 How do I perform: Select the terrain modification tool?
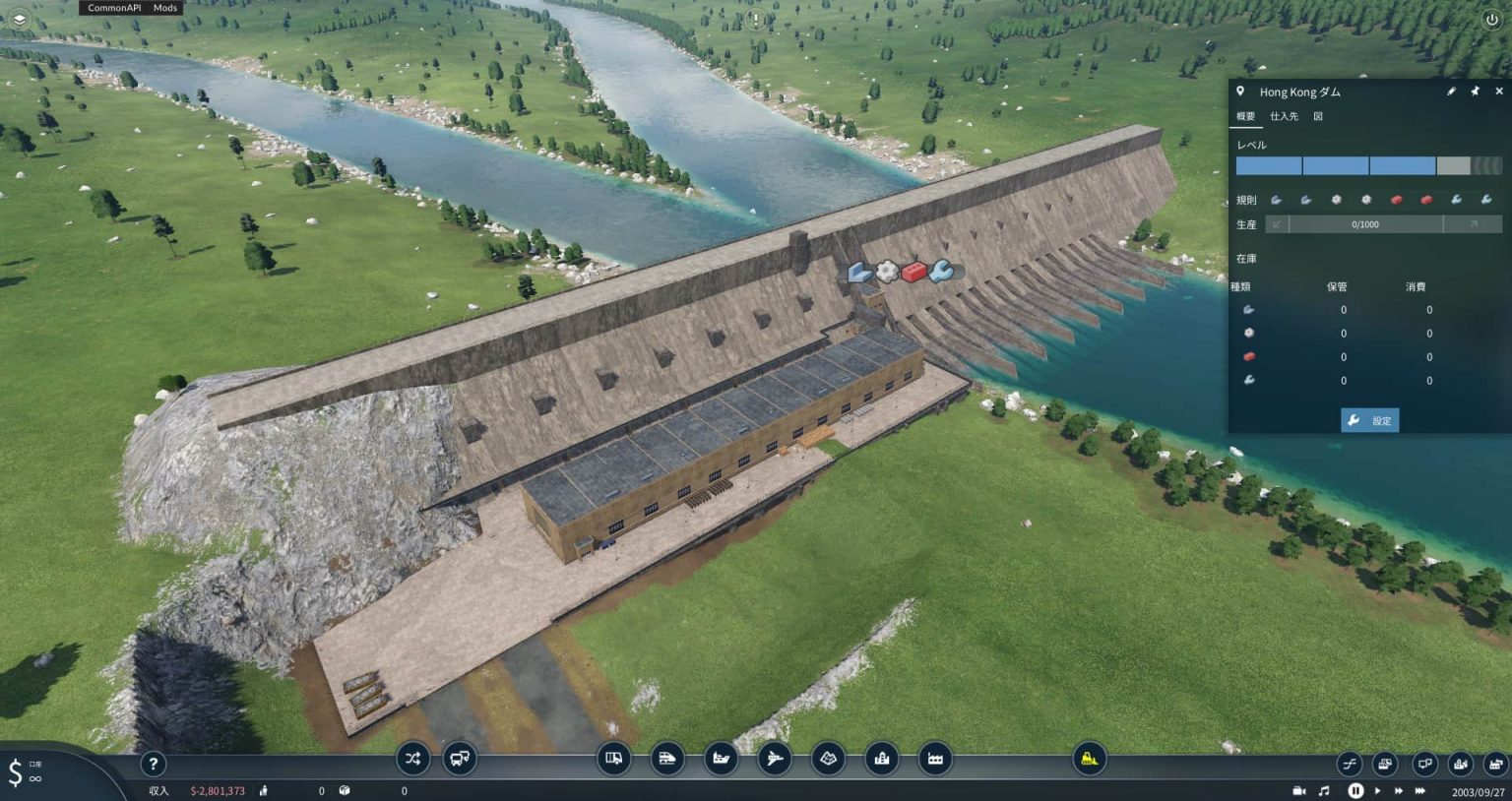point(828,759)
